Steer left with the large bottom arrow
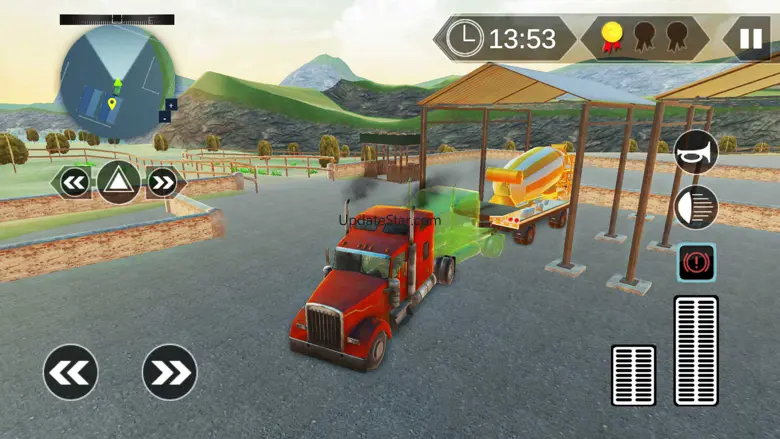 pyautogui.click(x=71, y=373)
